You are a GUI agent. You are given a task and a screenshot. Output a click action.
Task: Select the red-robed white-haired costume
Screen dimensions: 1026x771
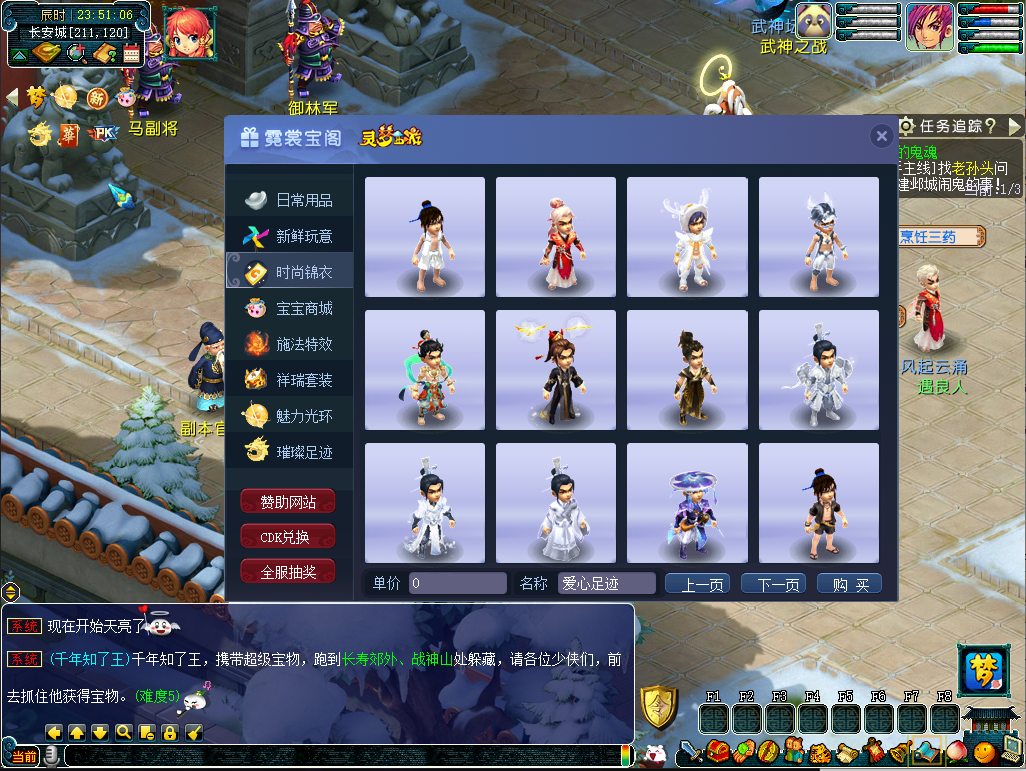click(x=556, y=237)
